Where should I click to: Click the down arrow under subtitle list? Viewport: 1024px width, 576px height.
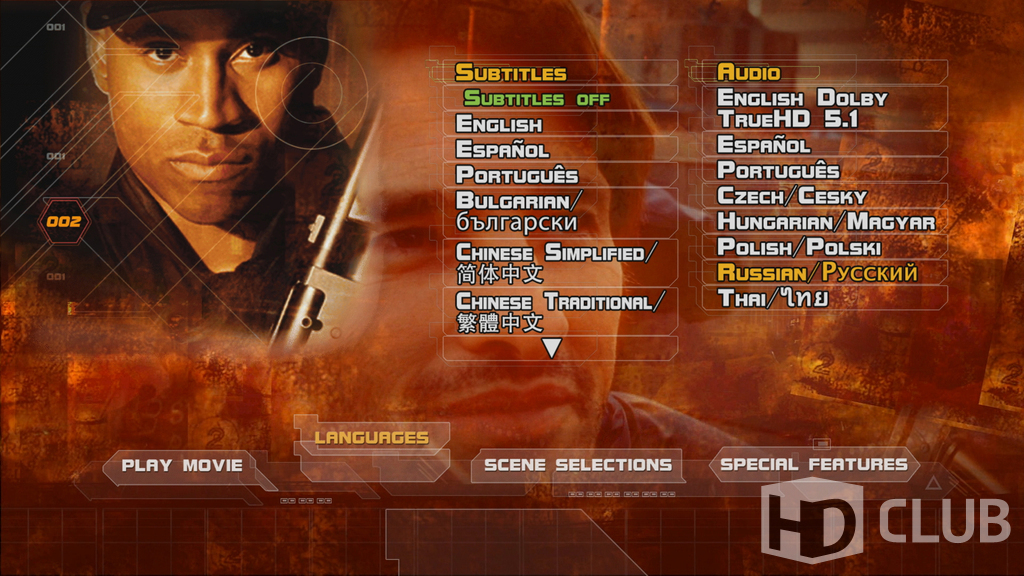551,348
